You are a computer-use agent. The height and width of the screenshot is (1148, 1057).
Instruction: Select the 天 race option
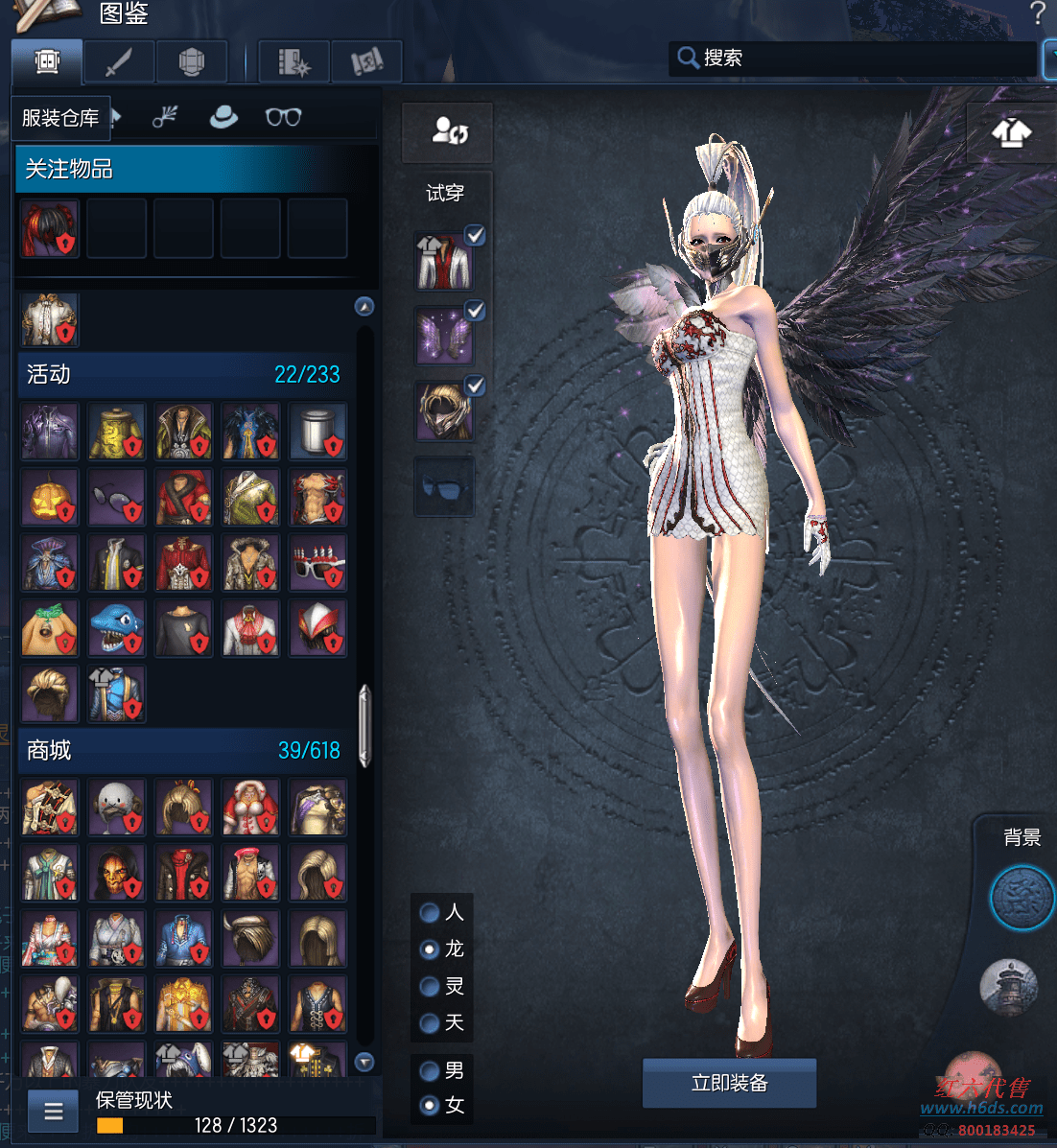431,1023
